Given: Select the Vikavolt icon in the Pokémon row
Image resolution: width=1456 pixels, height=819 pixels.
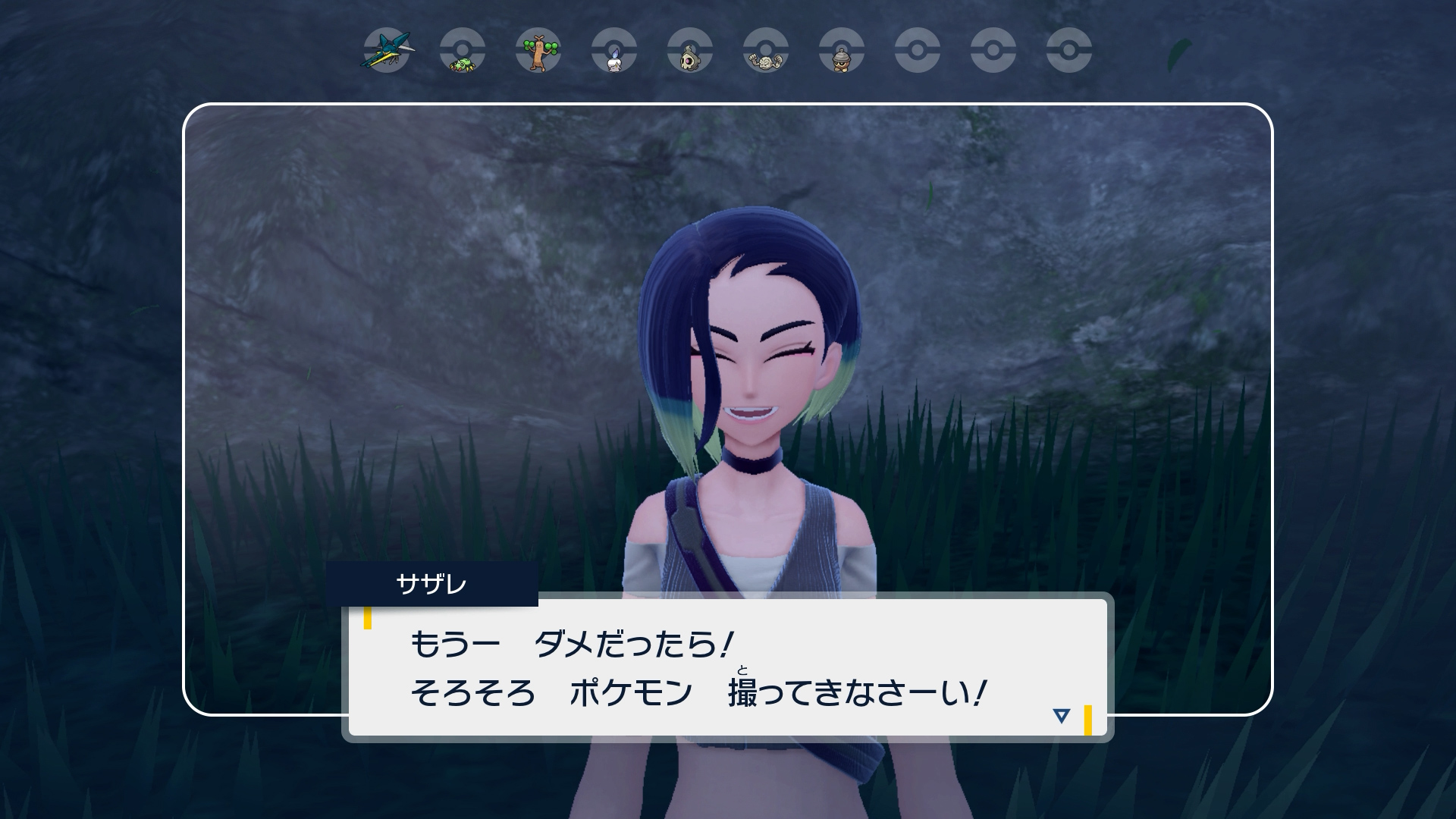Looking at the screenshot, I should [387, 52].
